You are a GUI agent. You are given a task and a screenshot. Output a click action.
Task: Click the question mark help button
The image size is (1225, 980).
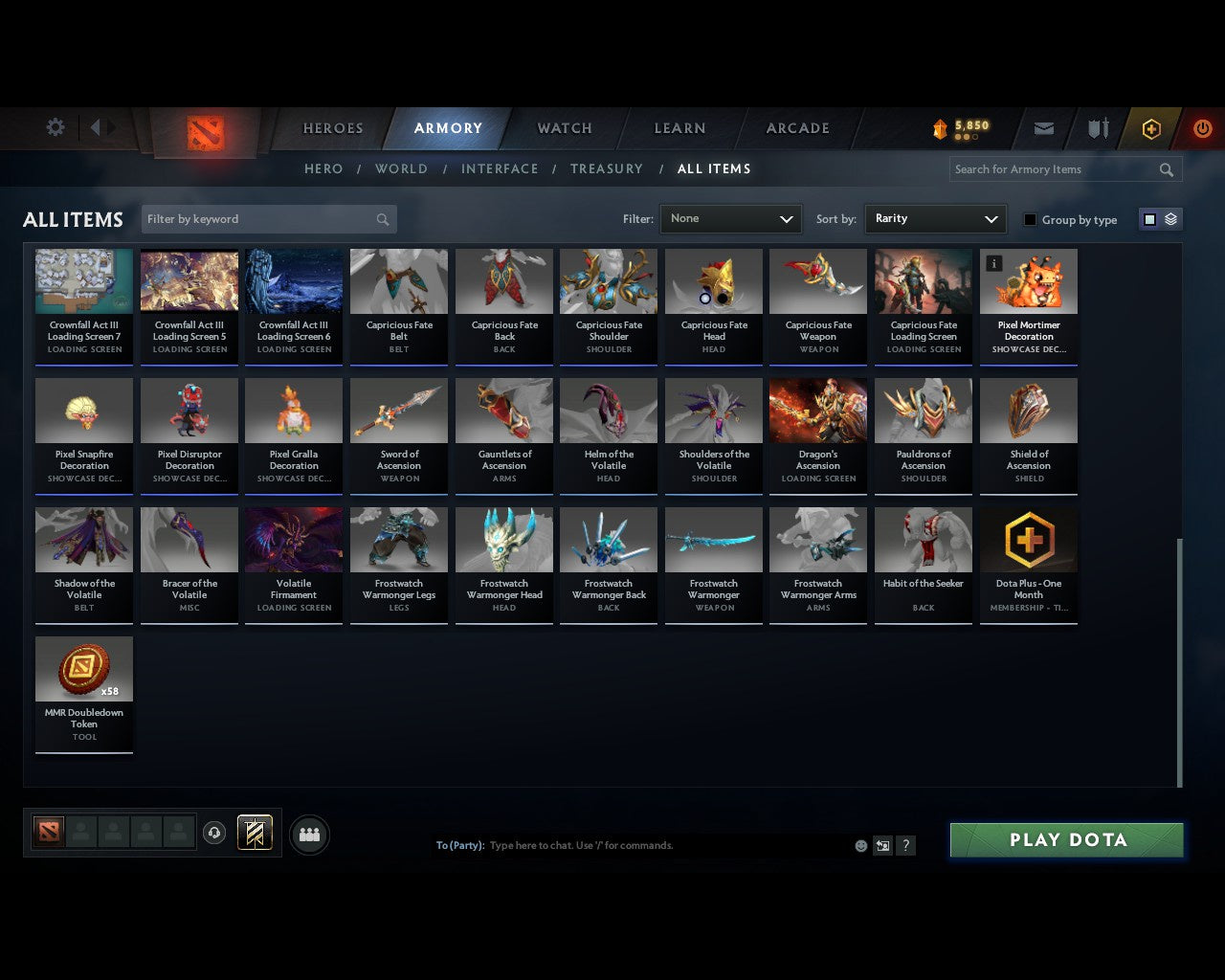click(904, 845)
